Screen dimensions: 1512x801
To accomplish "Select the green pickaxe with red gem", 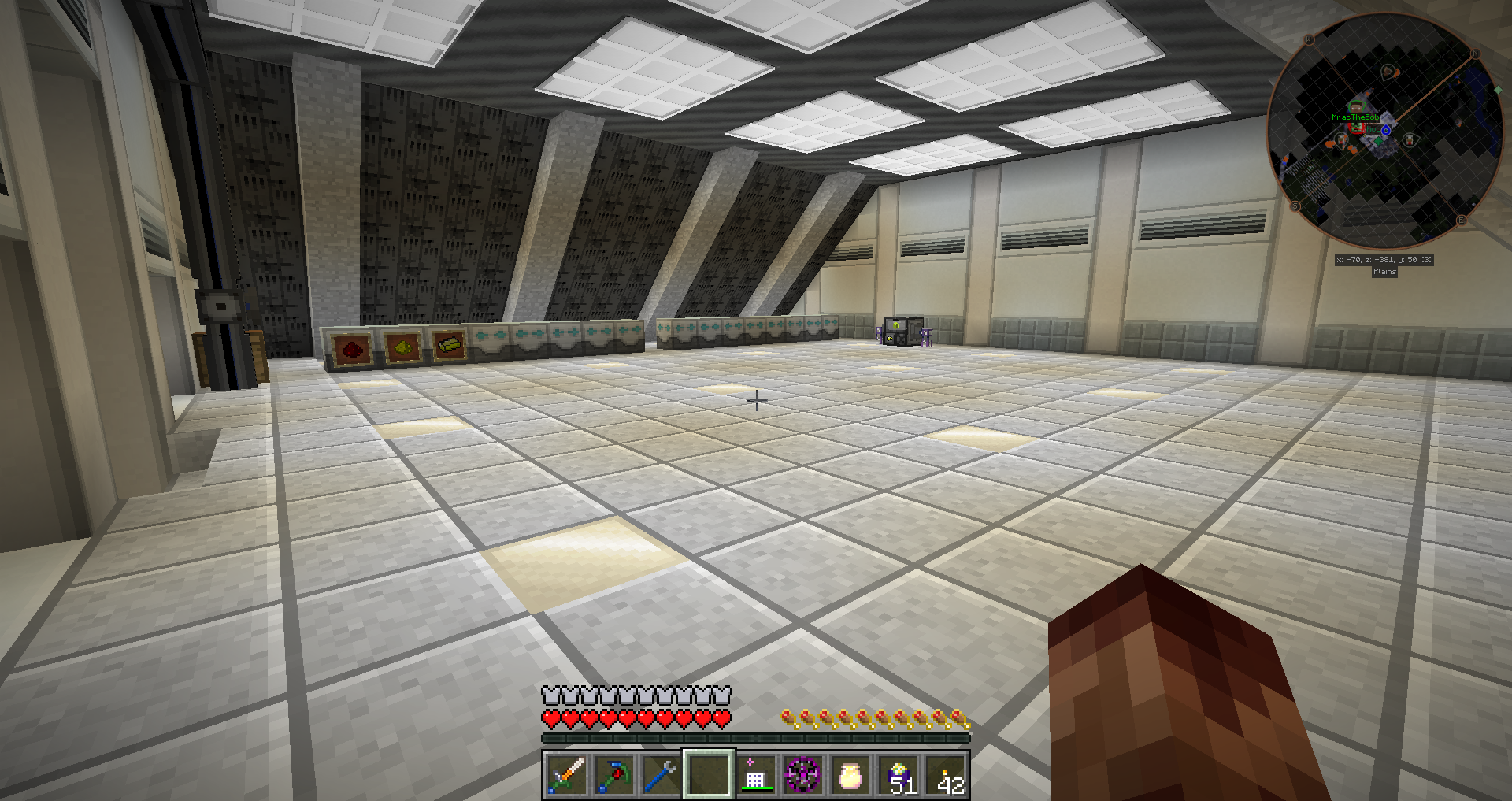I will [614, 775].
